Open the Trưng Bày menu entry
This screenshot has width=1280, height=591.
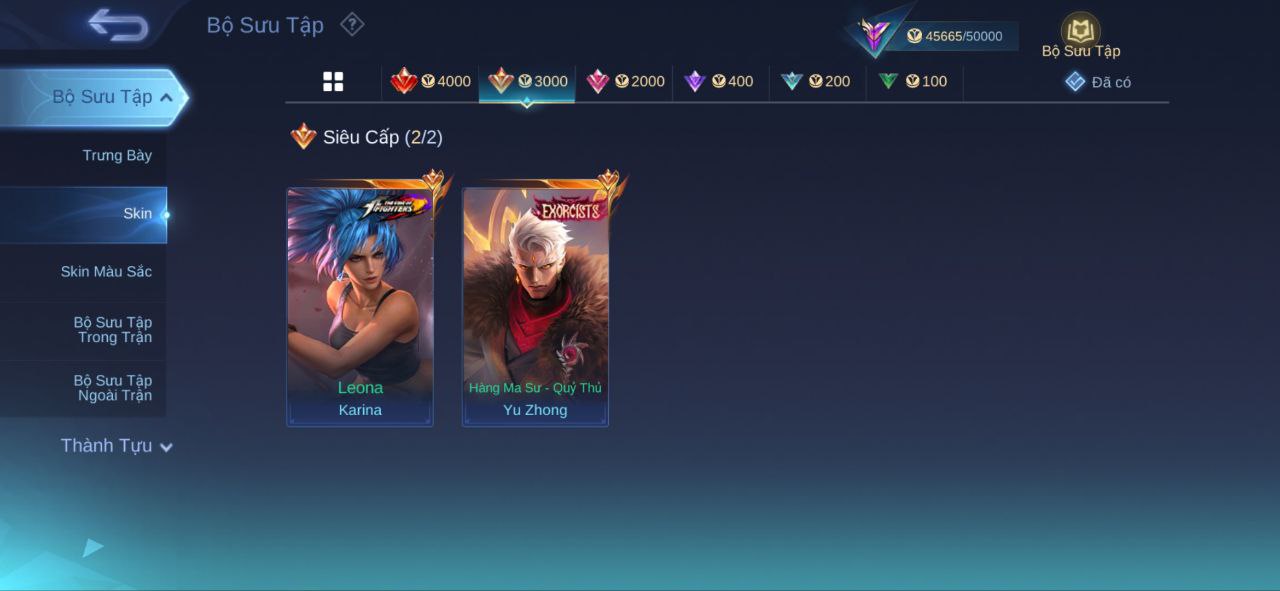(x=117, y=156)
